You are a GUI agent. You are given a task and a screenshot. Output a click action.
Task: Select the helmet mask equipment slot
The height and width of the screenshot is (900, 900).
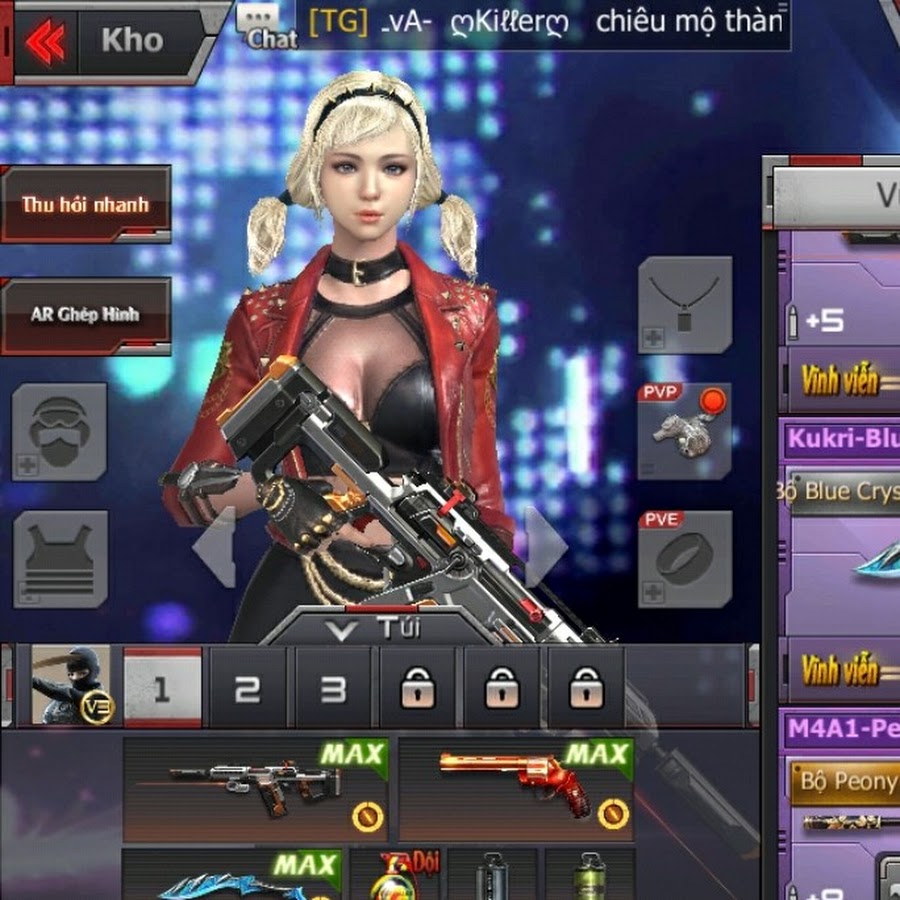coord(59,432)
